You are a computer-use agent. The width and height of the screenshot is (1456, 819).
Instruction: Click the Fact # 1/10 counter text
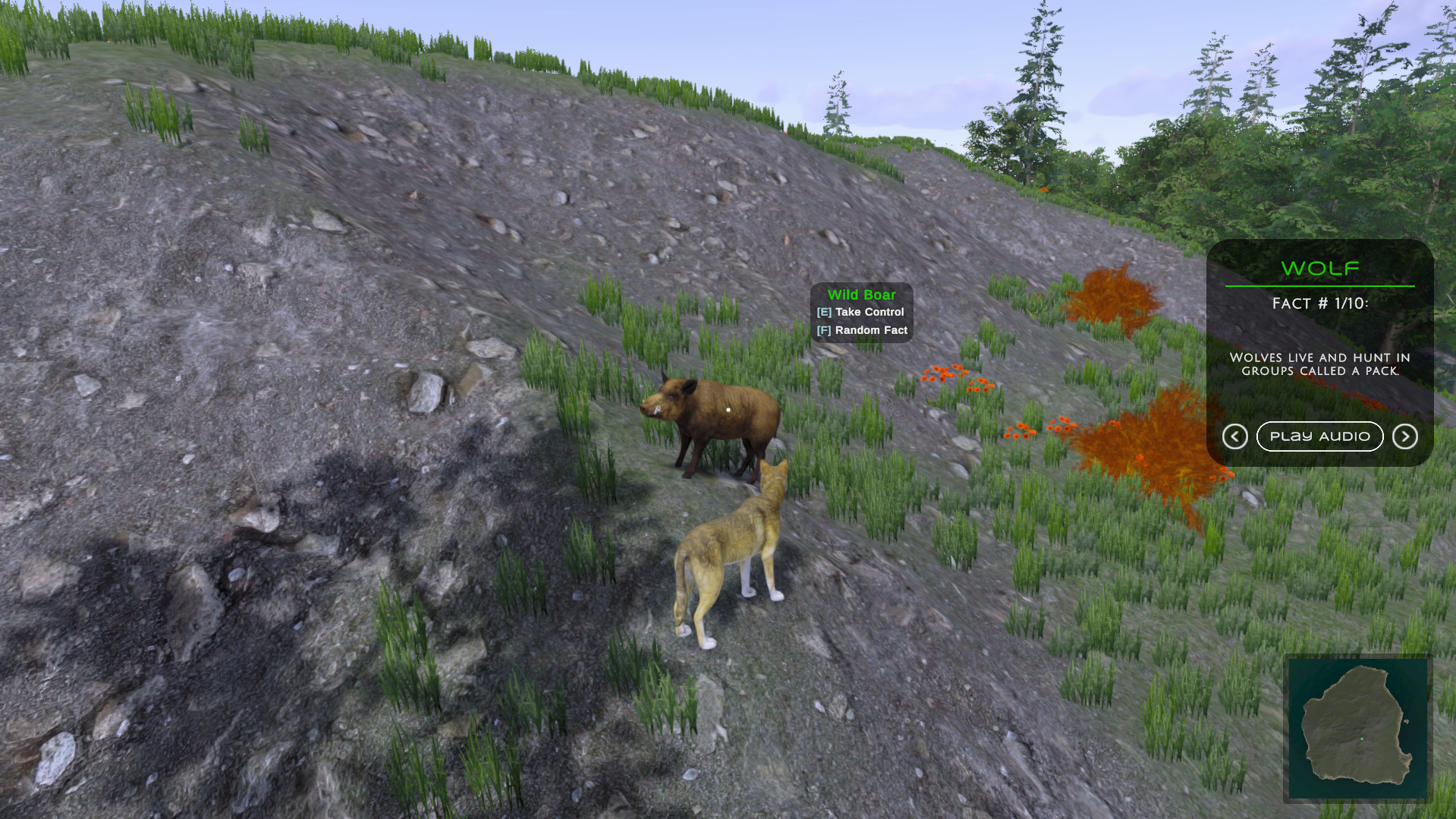1319,303
